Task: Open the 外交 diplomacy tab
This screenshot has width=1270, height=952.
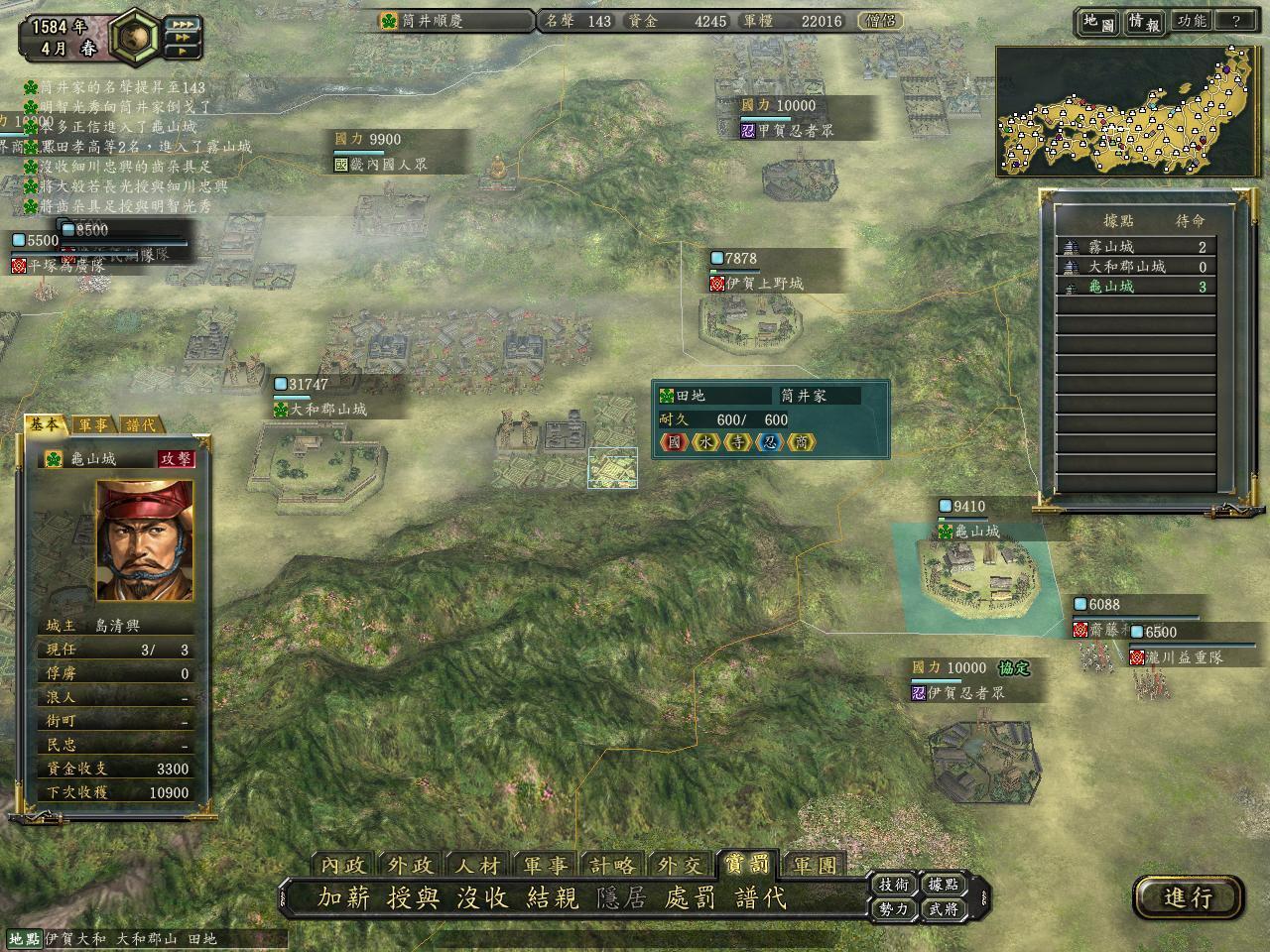Action: coord(680,865)
